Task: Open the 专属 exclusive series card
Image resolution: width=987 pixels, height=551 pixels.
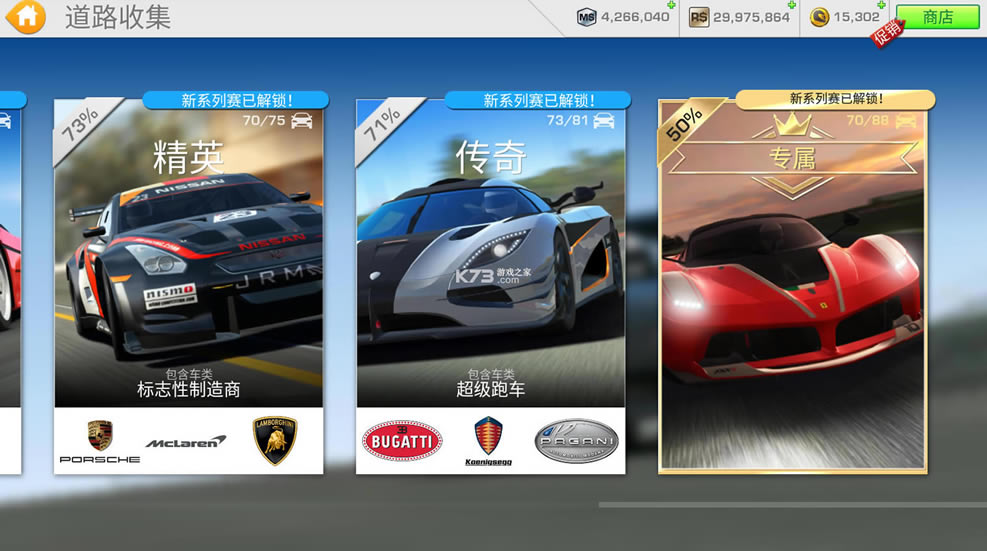Action: tap(792, 285)
